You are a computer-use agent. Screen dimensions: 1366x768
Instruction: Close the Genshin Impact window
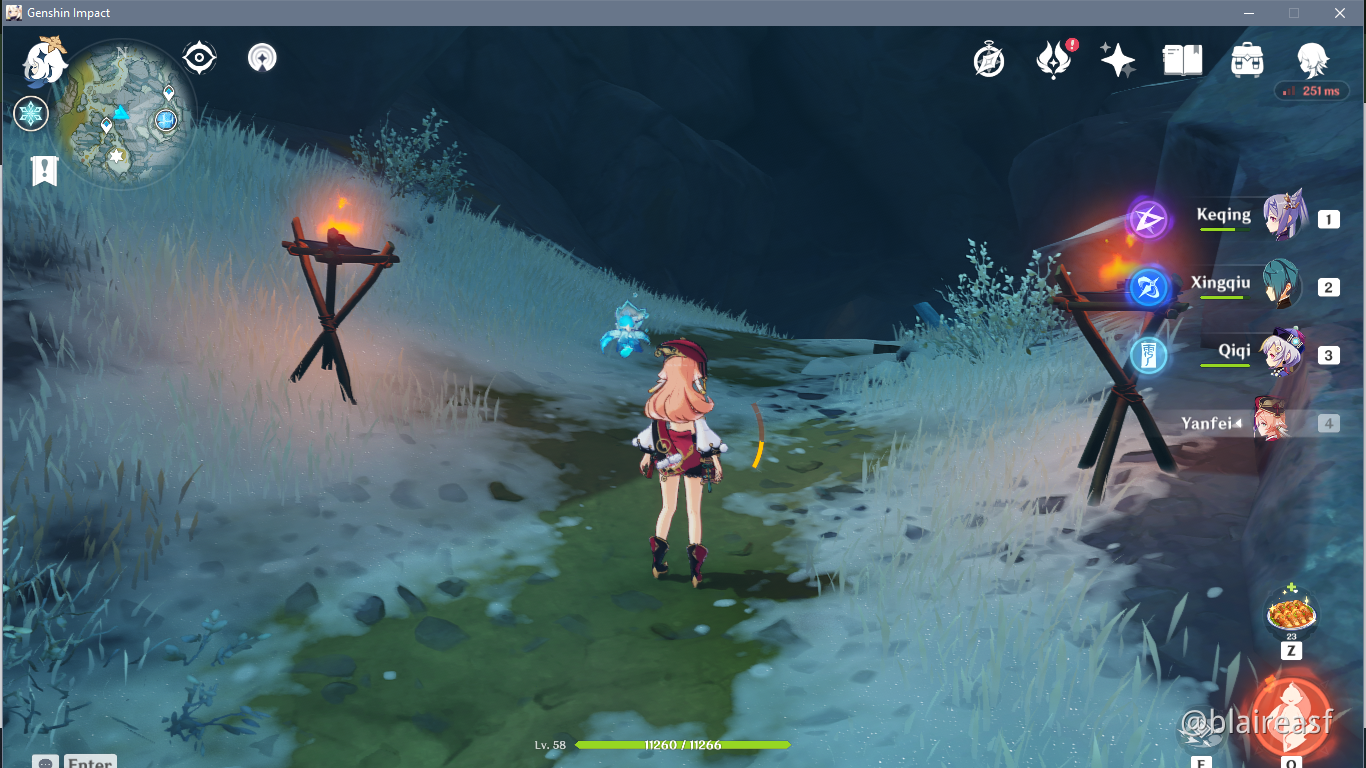coord(1340,13)
